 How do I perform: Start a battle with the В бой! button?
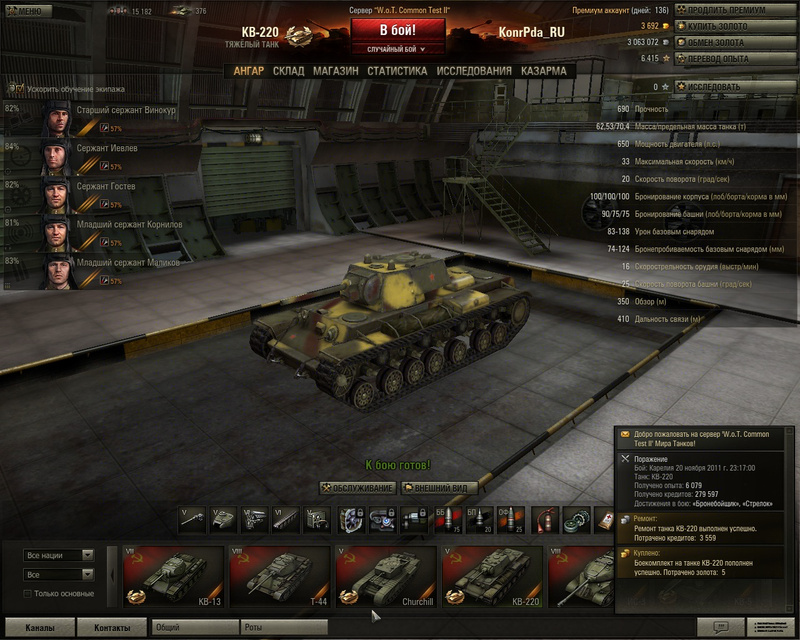398,29
